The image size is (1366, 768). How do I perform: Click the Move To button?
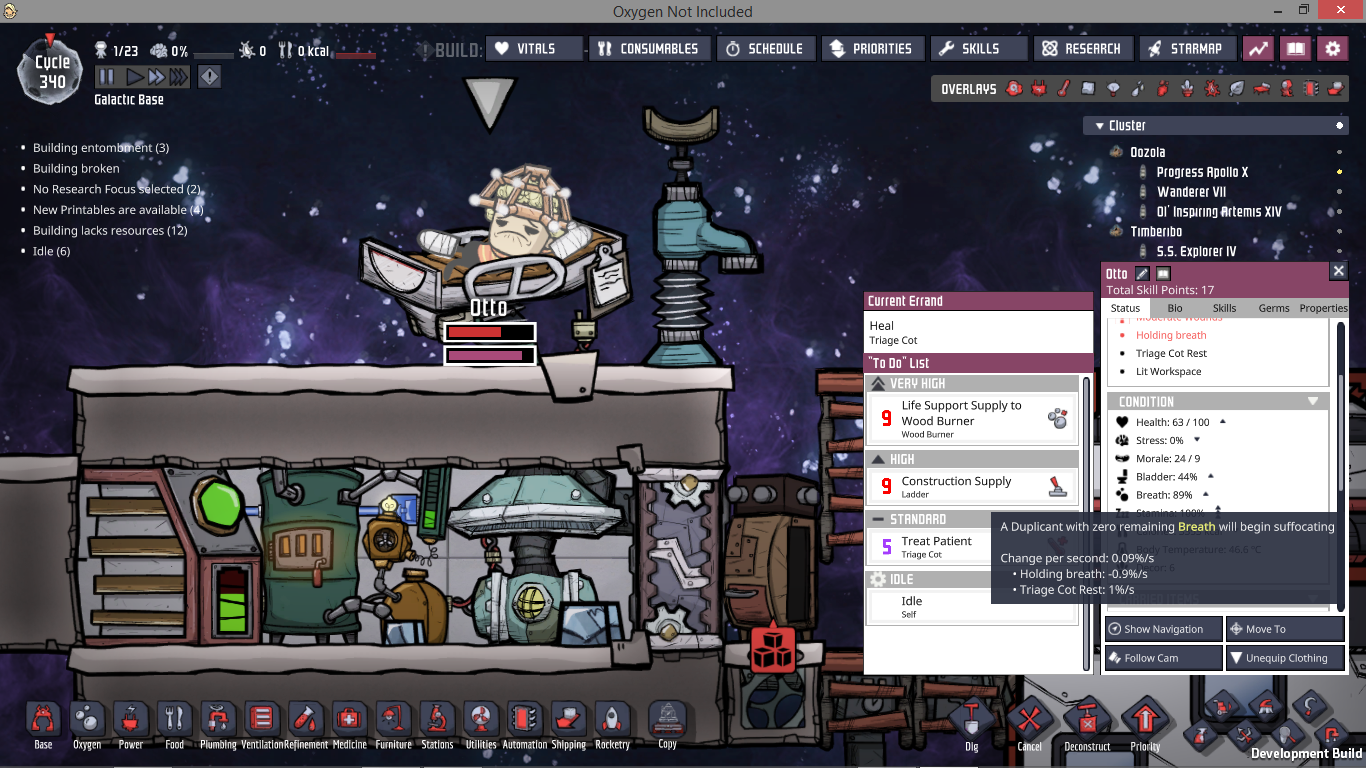(x=1285, y=628)
